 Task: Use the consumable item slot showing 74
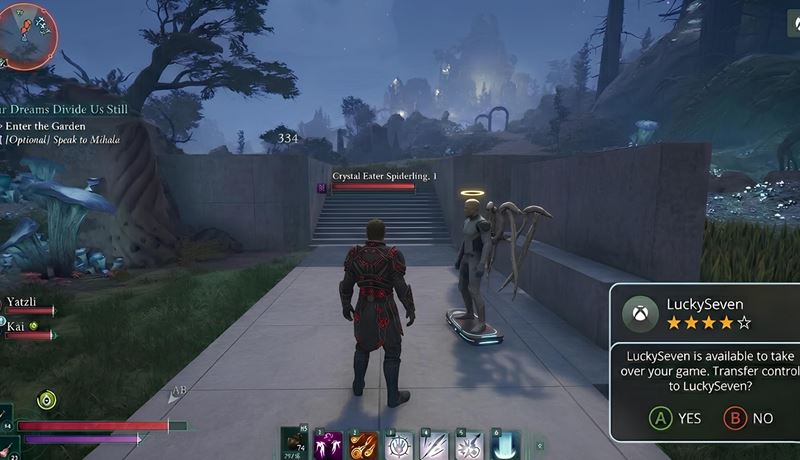pos(294,443)
